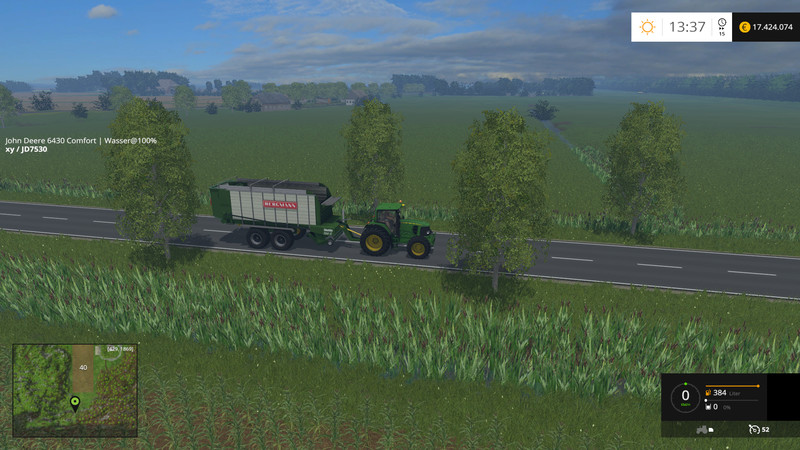Click the orange fuel canister icon

click(709, 393)
